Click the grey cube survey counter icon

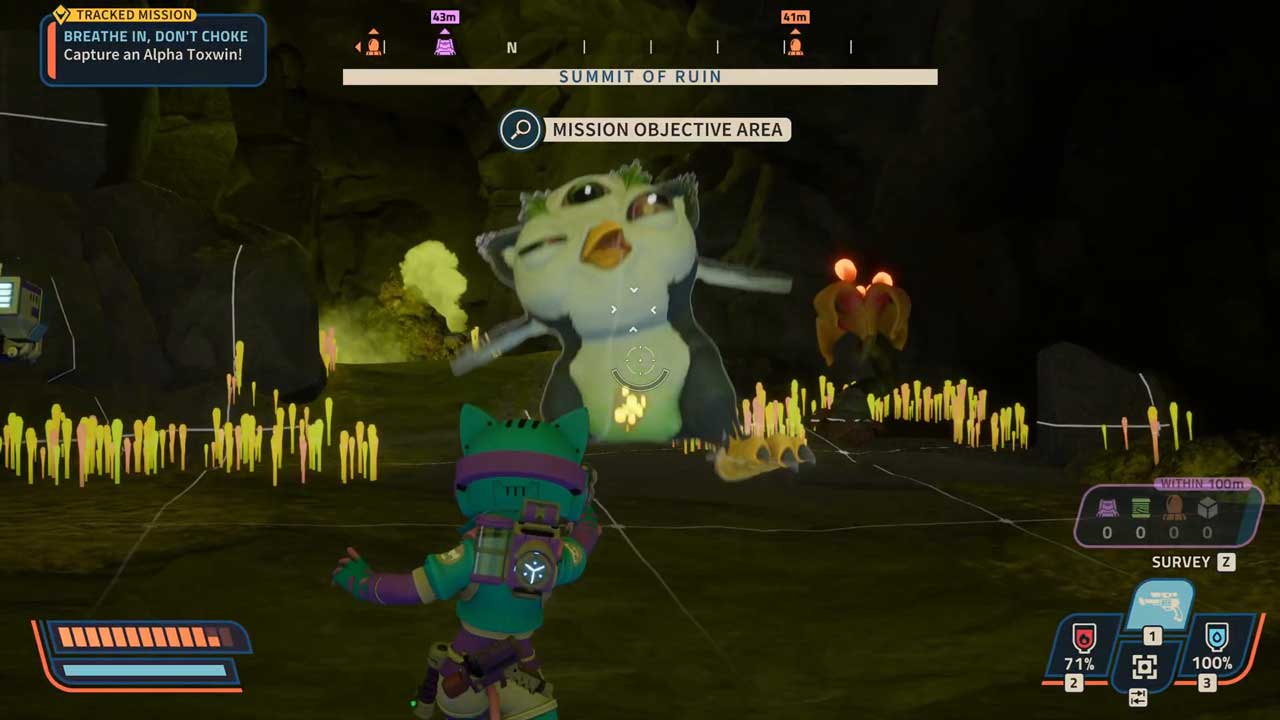[x=1207, y=508]
